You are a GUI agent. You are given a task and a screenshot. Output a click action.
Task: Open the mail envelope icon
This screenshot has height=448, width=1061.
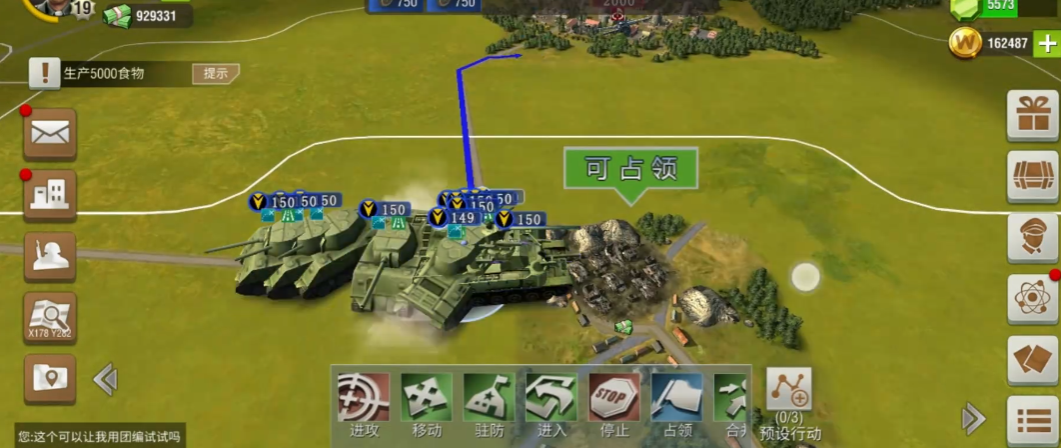point(50,133)
